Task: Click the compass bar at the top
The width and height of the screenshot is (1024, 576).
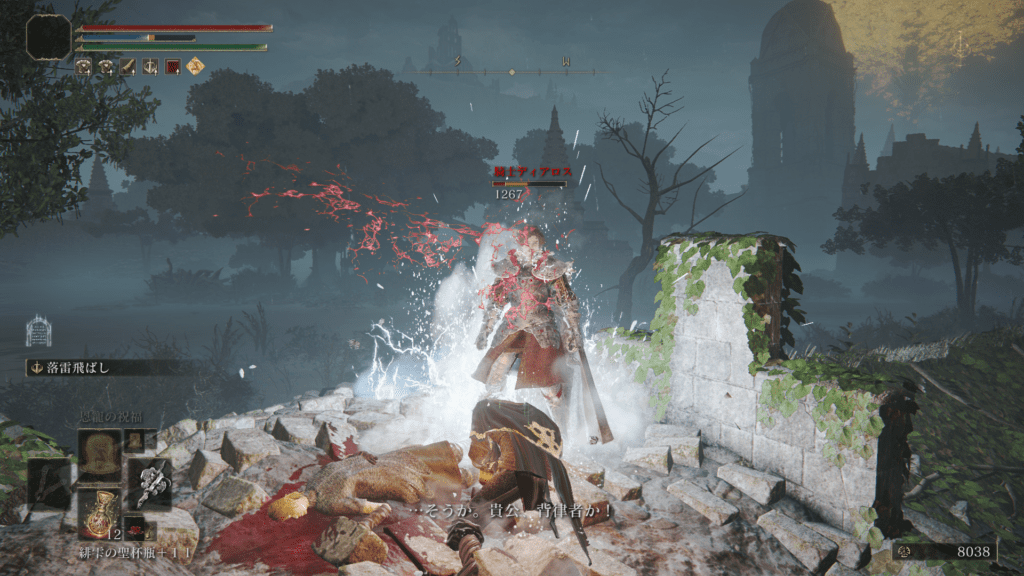Action: pyautogui.click(x=512, y=71)
